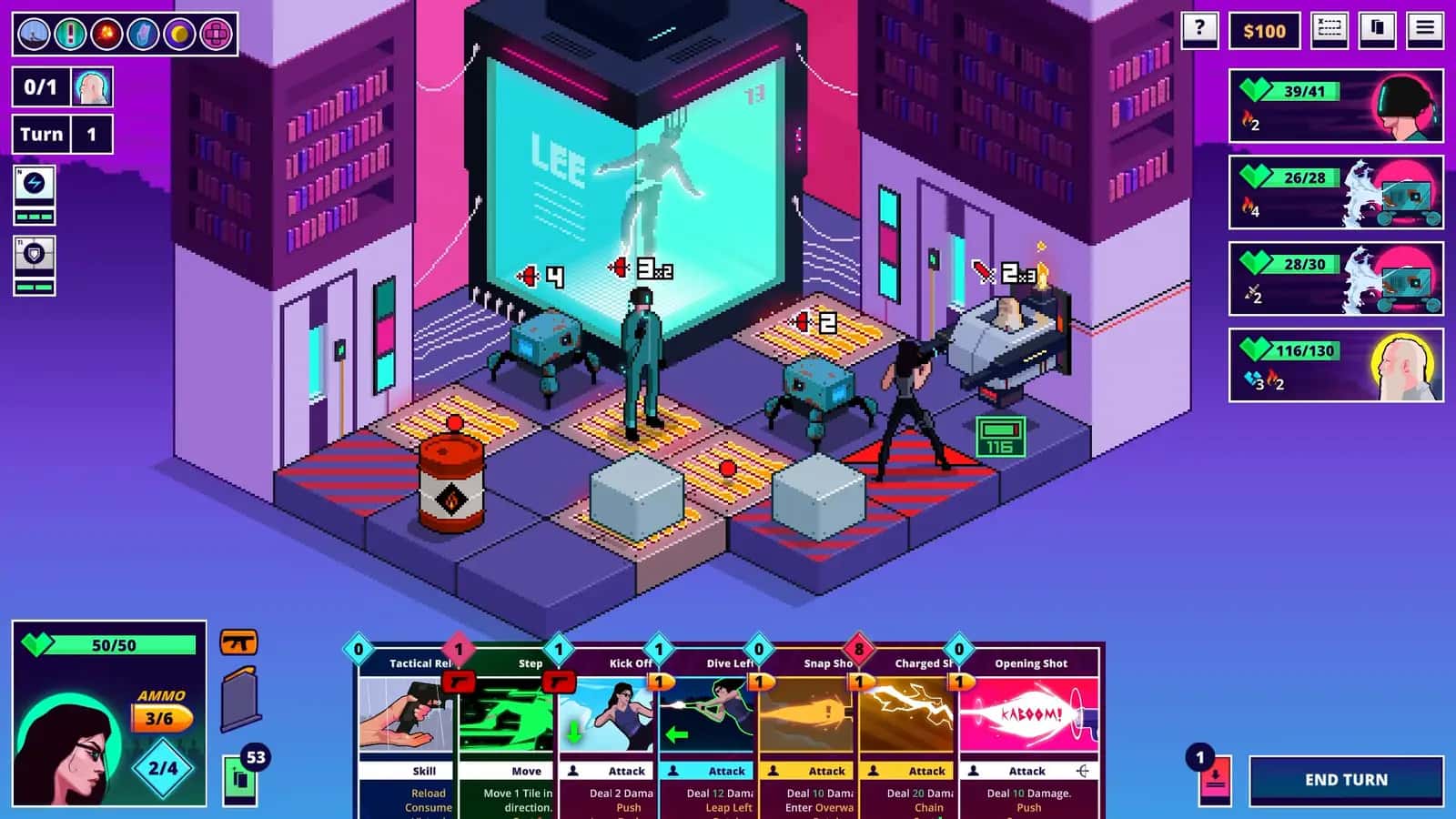Open the help question mark button
1456x819 pixels.
tap(1199, 29)
